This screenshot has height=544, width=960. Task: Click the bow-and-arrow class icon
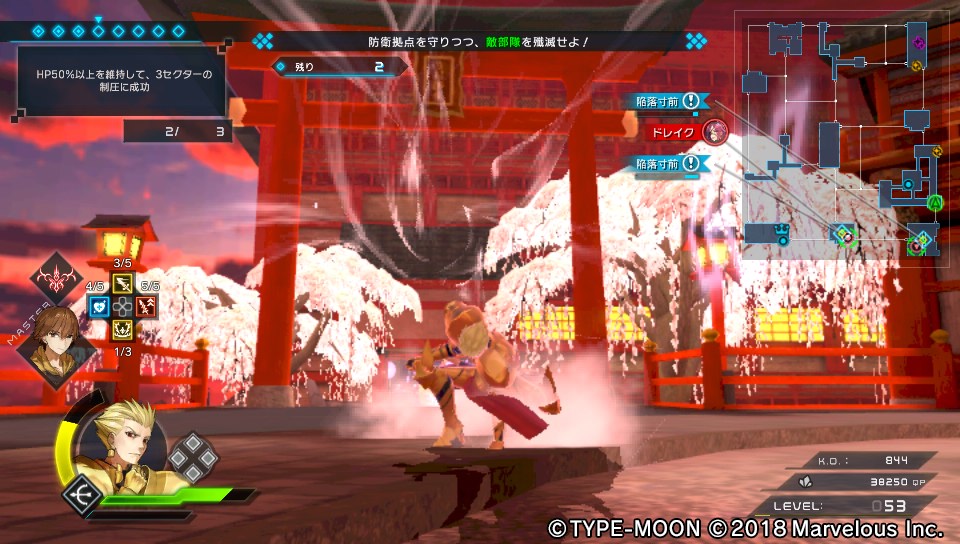(x=79, y=494)
